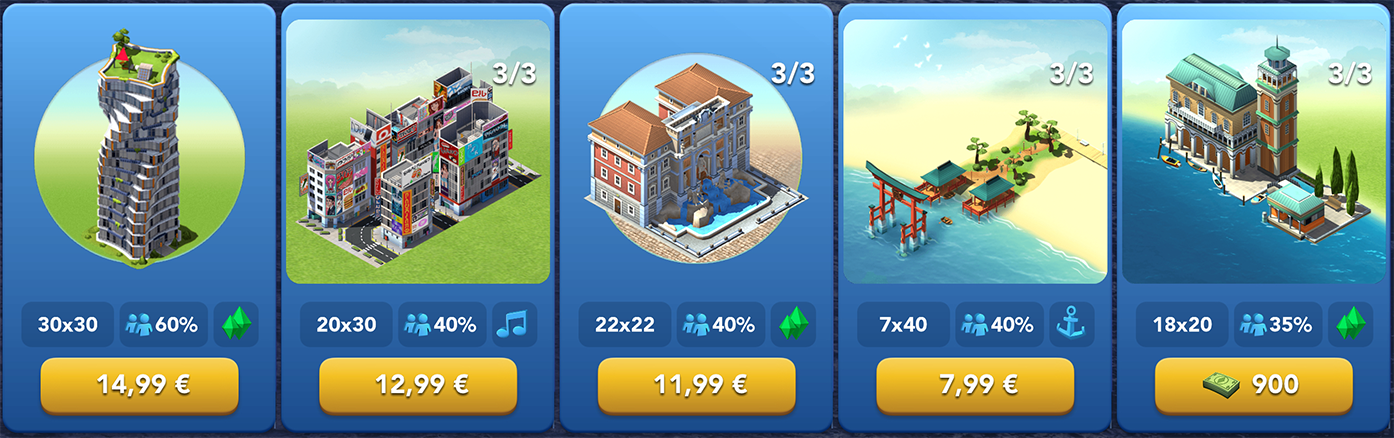Select the Venetian waterfront building picture
This screenshot has width=1394, height=438.
coord(1253,152)
